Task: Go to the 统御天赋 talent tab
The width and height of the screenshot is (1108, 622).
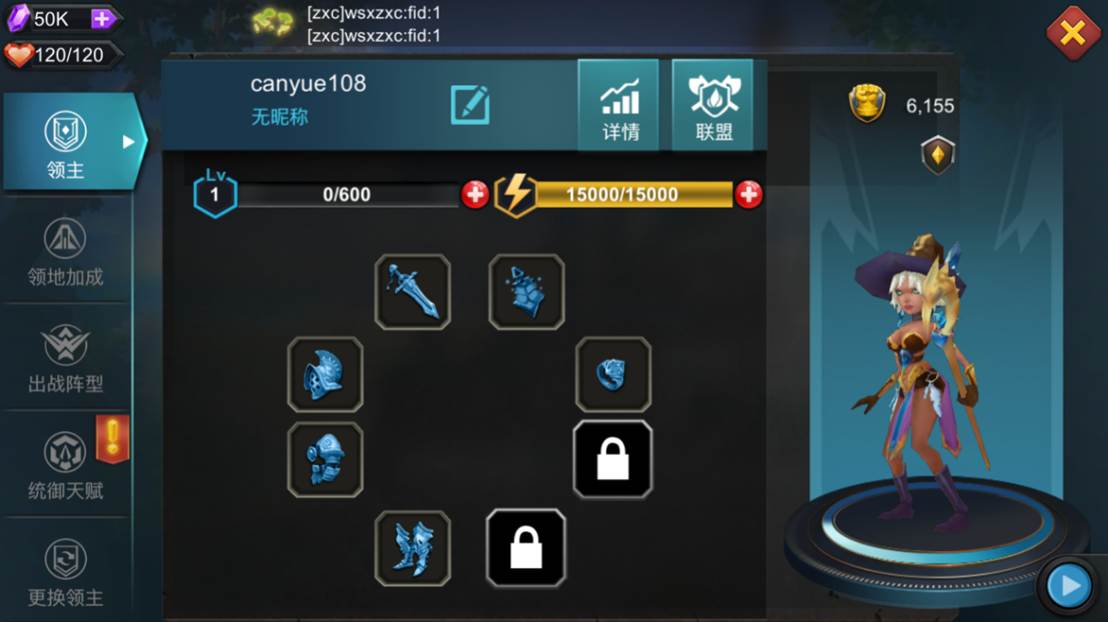Action: pos(66,466)
